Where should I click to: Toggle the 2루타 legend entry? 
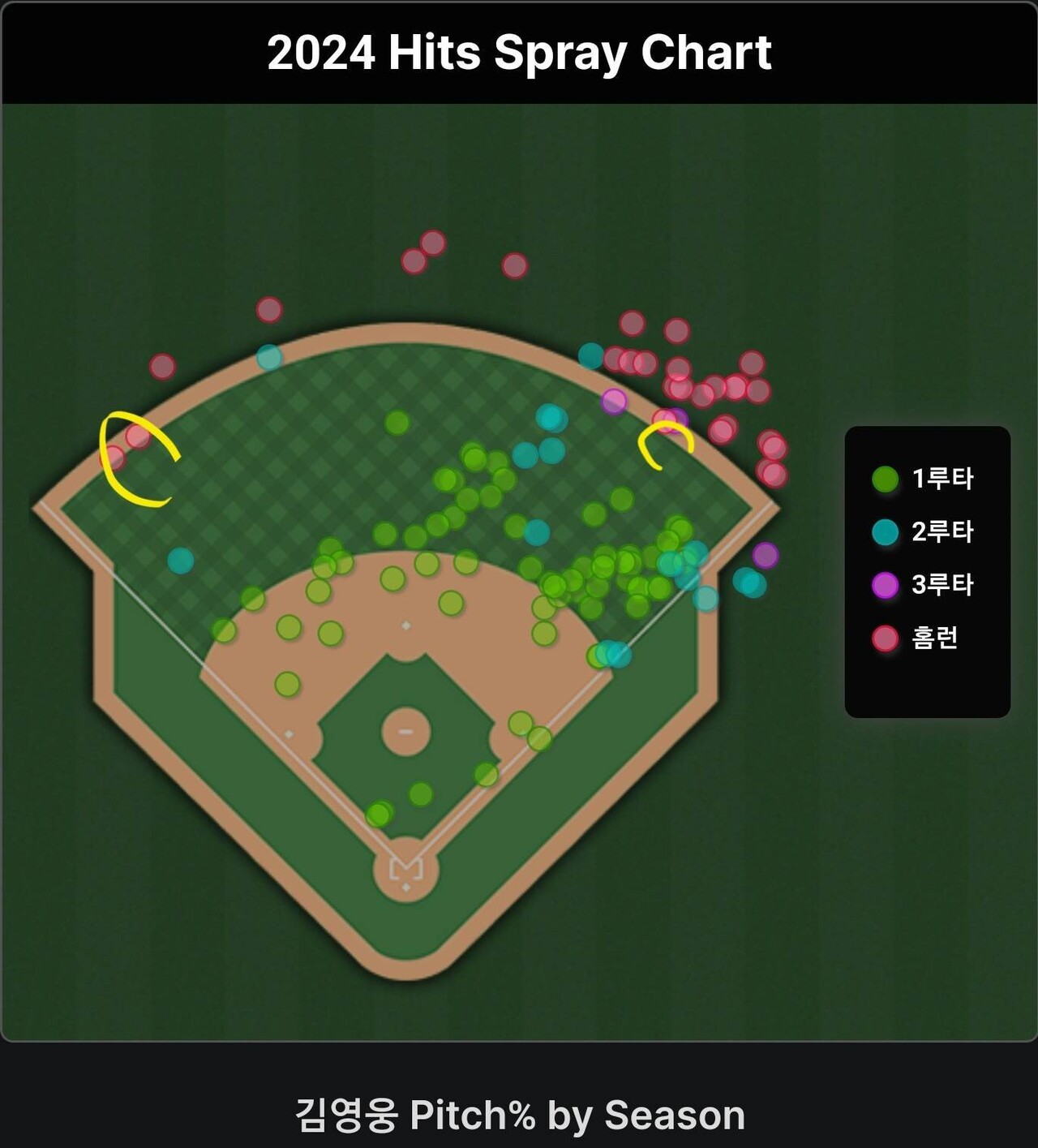(923, 531)
